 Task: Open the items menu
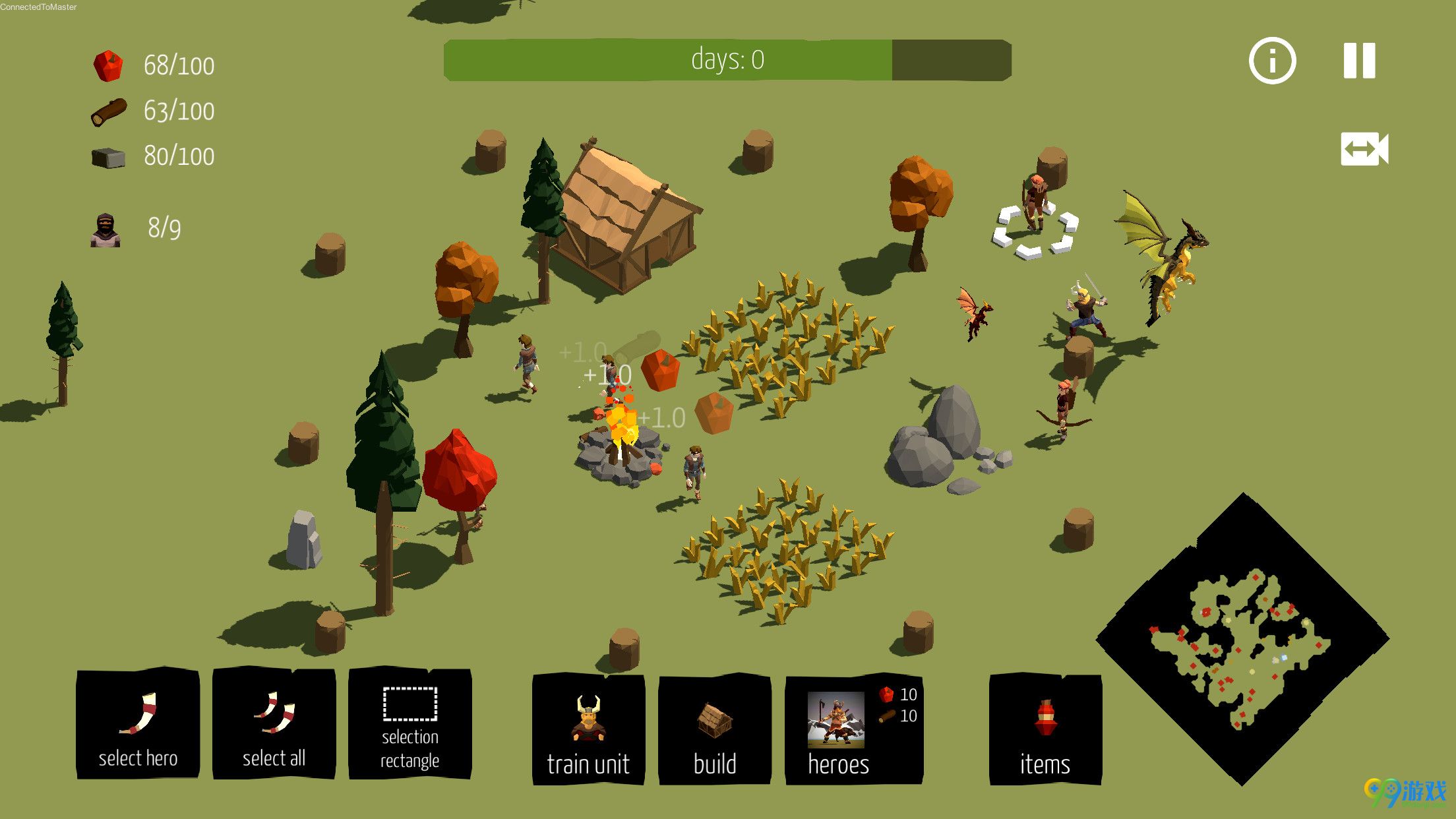point(1045,729)
